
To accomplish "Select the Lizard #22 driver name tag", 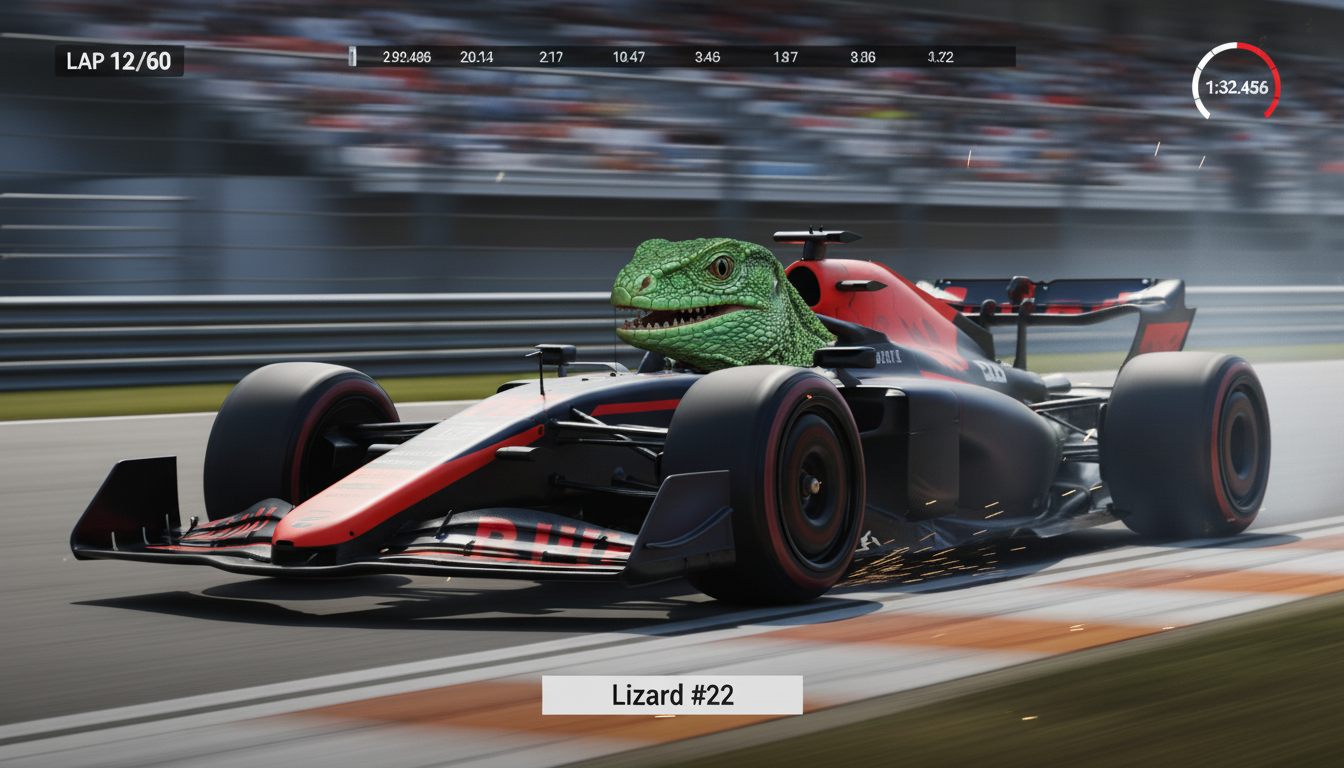I will coord(672,695).
